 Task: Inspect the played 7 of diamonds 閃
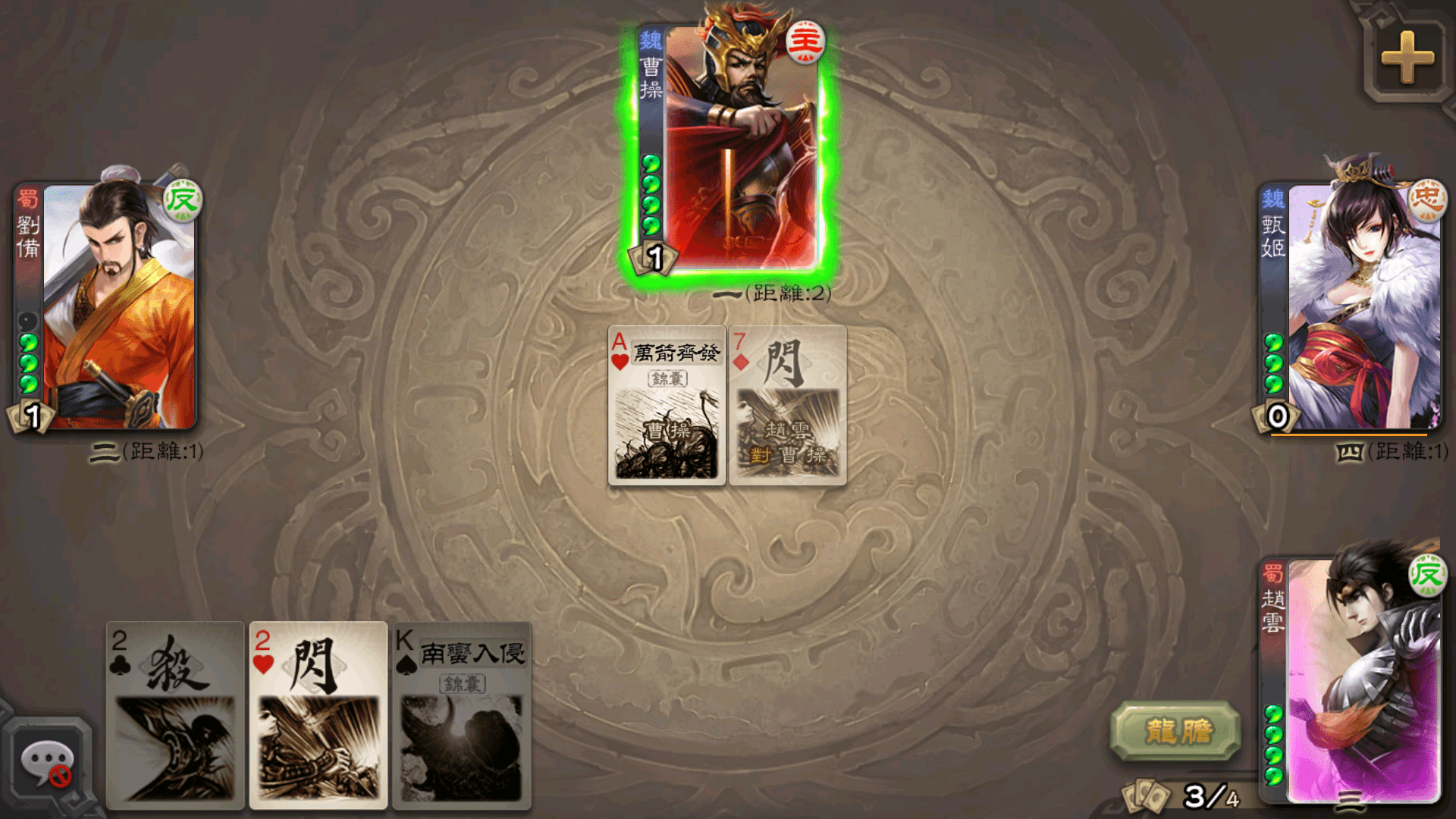pyautogui.click(x=787, y=406)
